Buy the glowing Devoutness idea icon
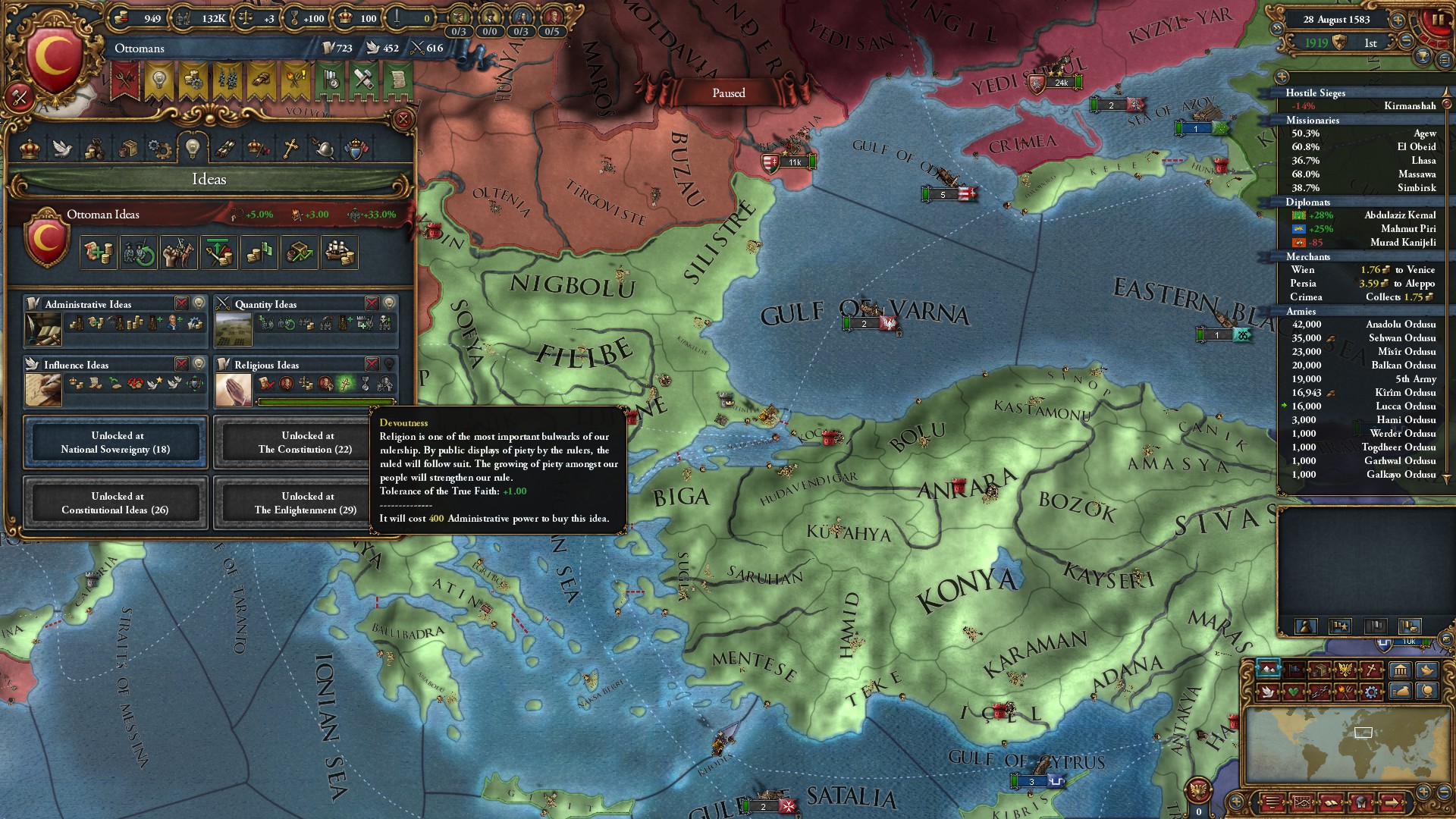 click(x=346, y=384)
